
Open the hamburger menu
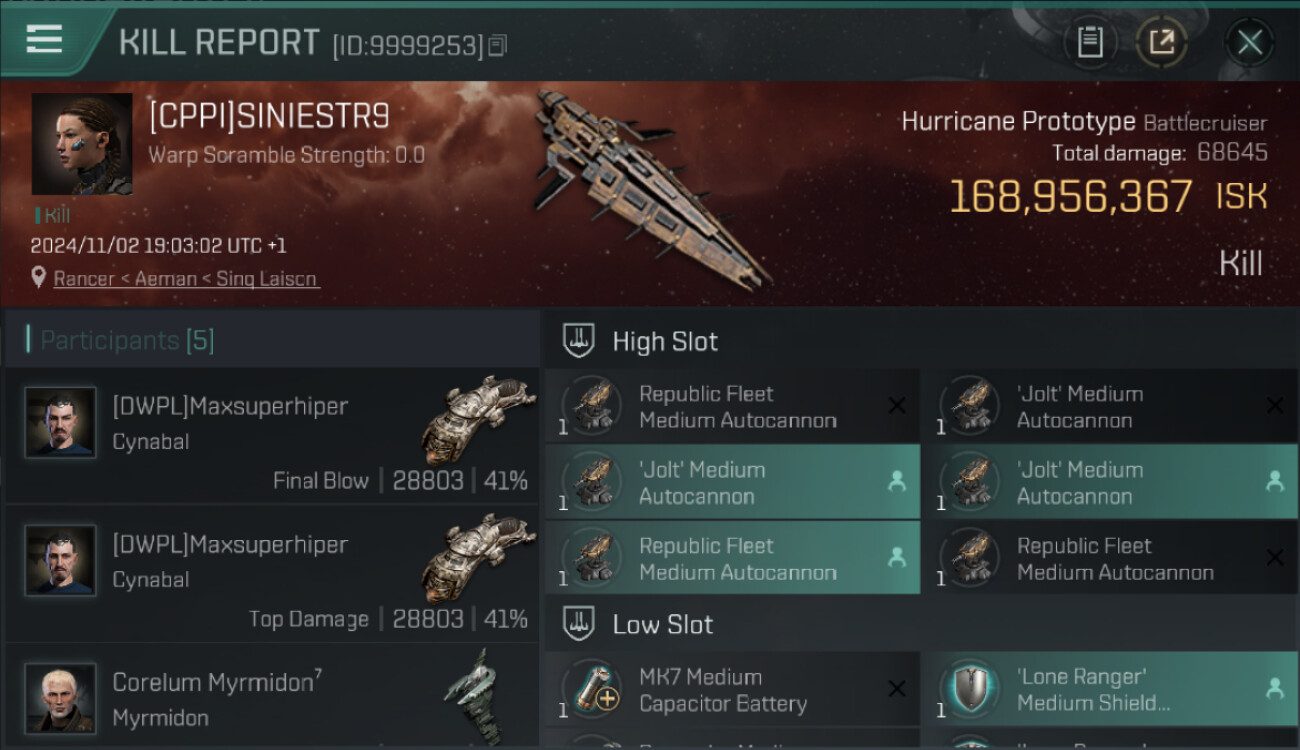45,40
